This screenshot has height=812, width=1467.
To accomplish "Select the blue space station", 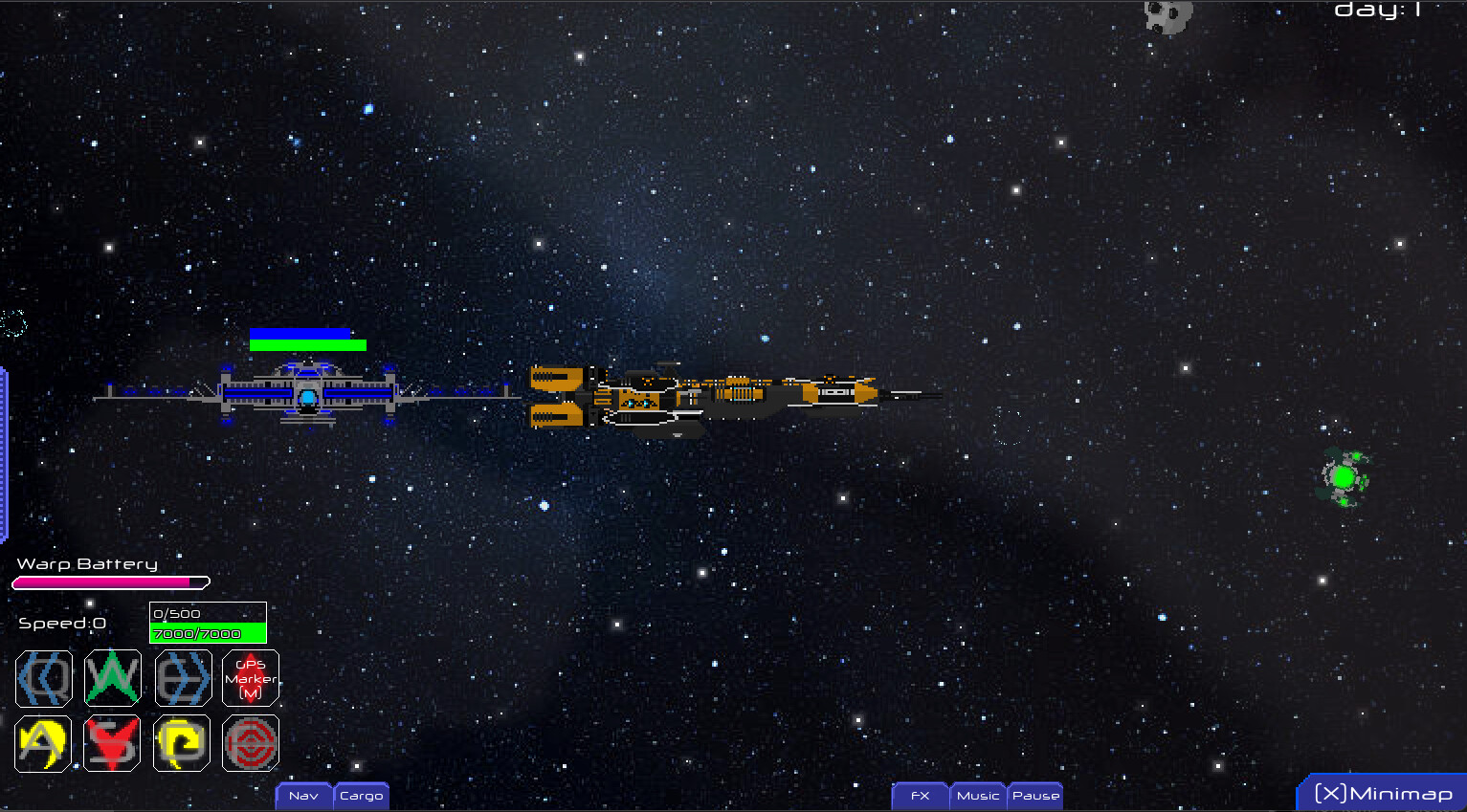I will (x=306, y=395).
